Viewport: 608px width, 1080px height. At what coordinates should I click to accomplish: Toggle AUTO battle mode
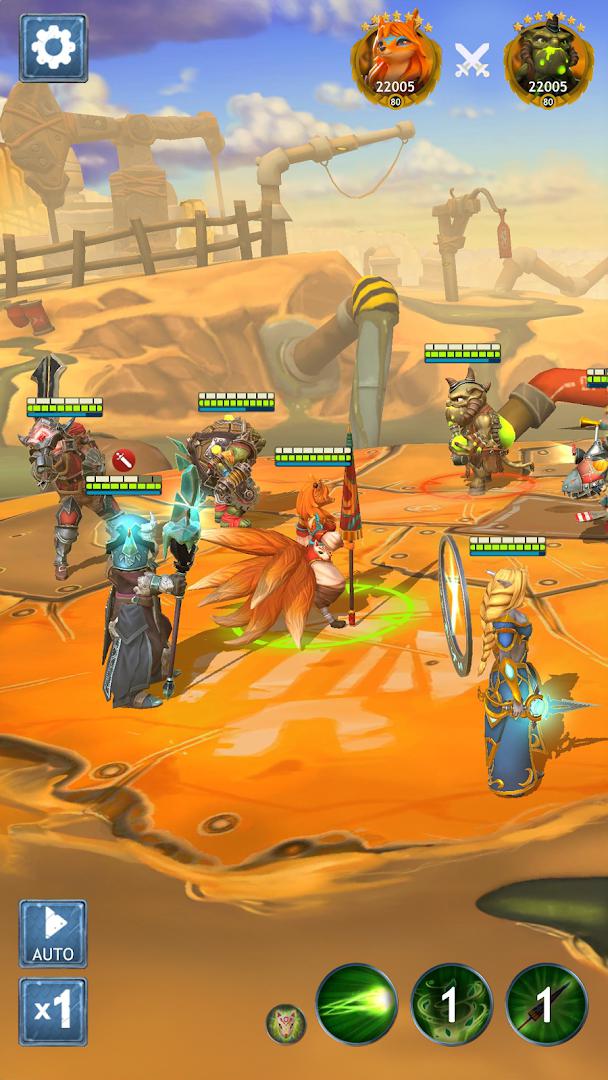pos(53,933)
